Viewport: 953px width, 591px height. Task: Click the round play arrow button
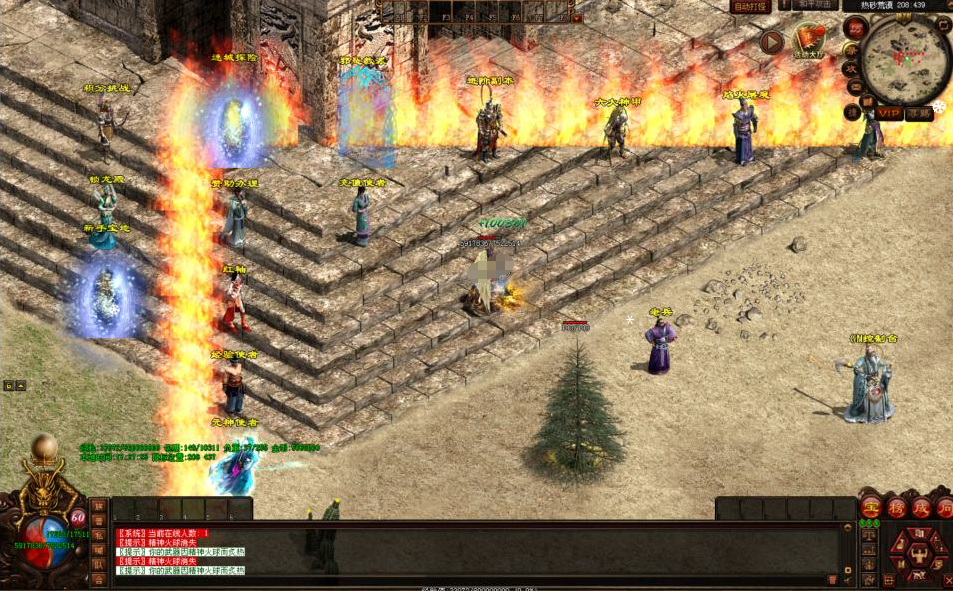(771, 41)
